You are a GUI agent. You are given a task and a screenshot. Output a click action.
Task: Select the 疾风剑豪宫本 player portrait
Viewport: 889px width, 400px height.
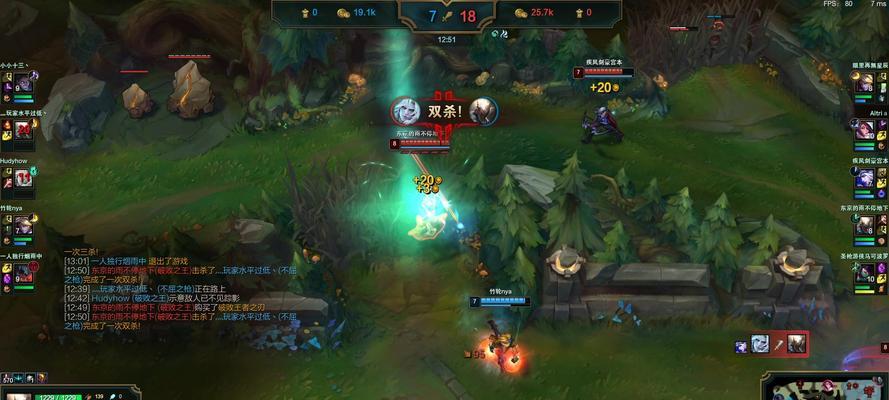pos(863,178)
